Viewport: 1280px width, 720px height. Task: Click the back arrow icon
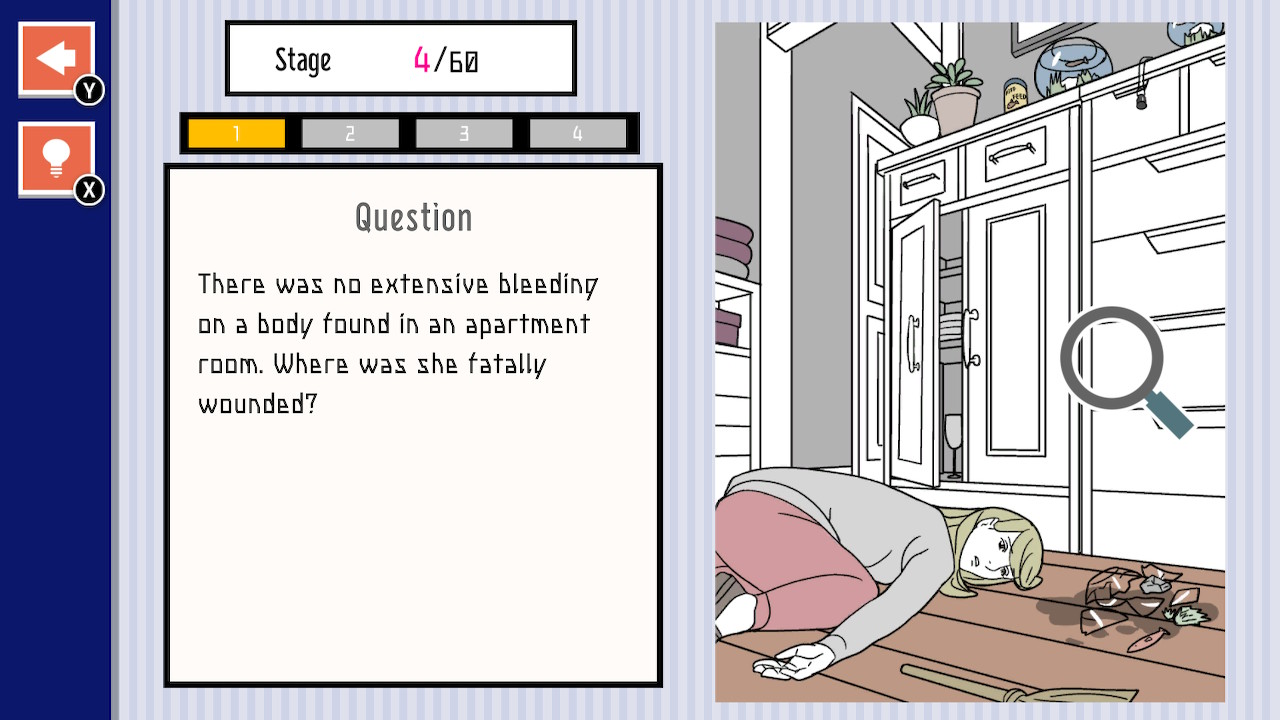[x=55, y=57]
